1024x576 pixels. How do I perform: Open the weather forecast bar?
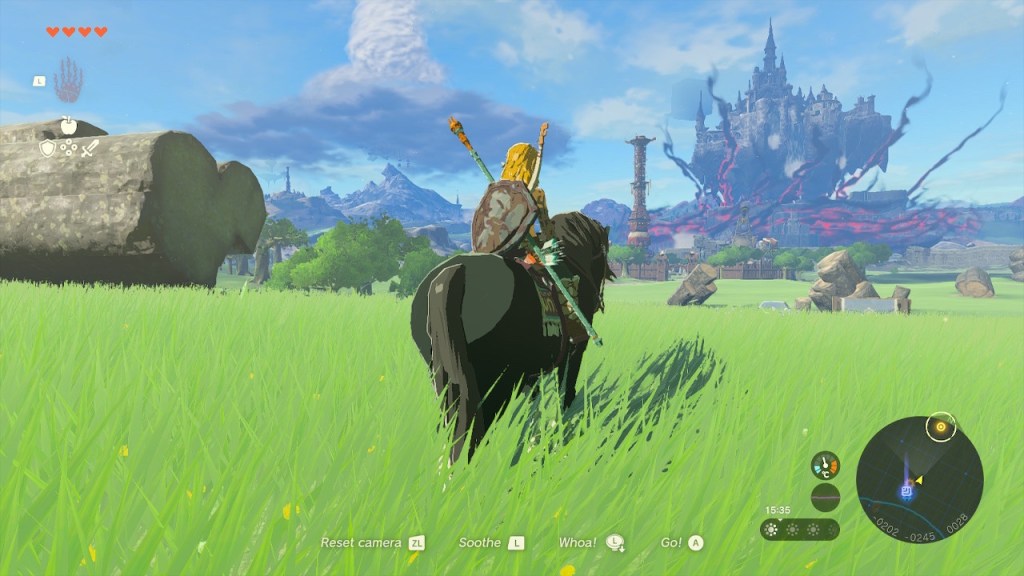tap(799, 529)
